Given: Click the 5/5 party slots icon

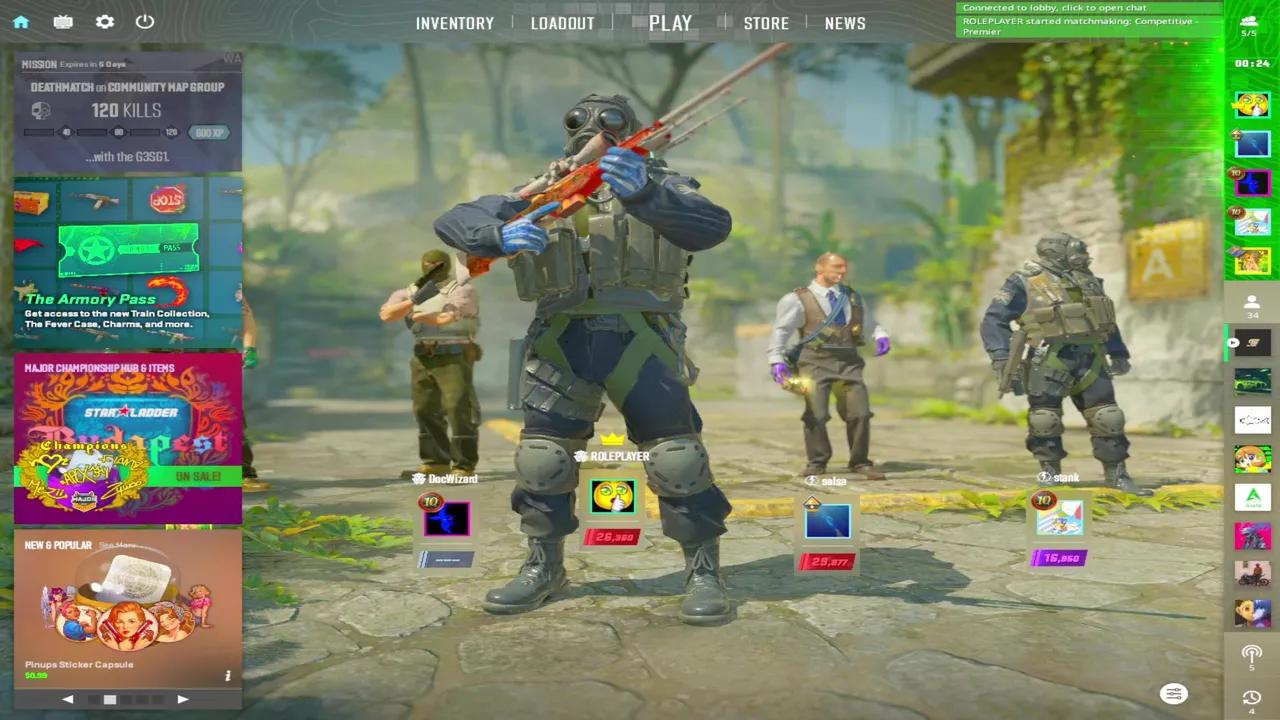Looking at the screenshot, I should 1249,22.
